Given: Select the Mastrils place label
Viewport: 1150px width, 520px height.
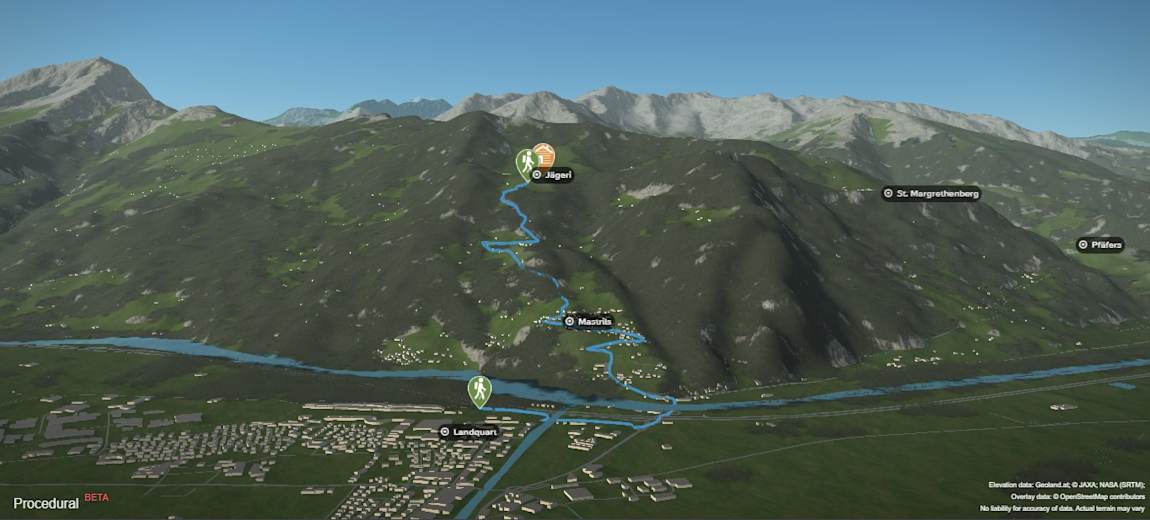Looking at the screenshot, I should (x=588, y=322).
